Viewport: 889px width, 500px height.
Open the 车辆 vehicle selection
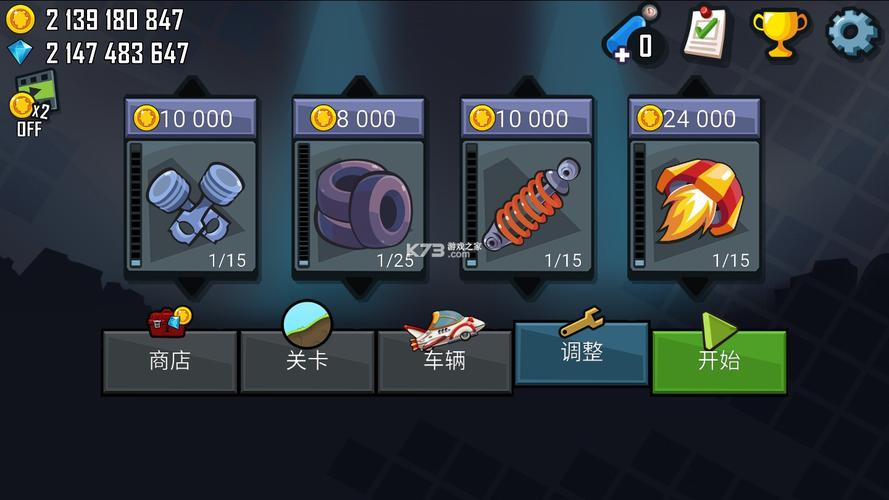[x=444, y=361]
